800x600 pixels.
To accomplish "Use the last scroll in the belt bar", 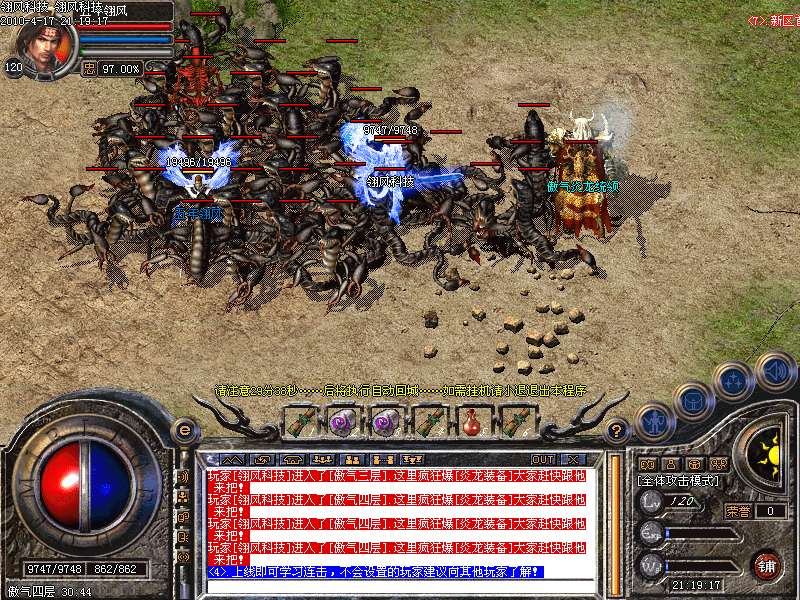I will (513, 423).
